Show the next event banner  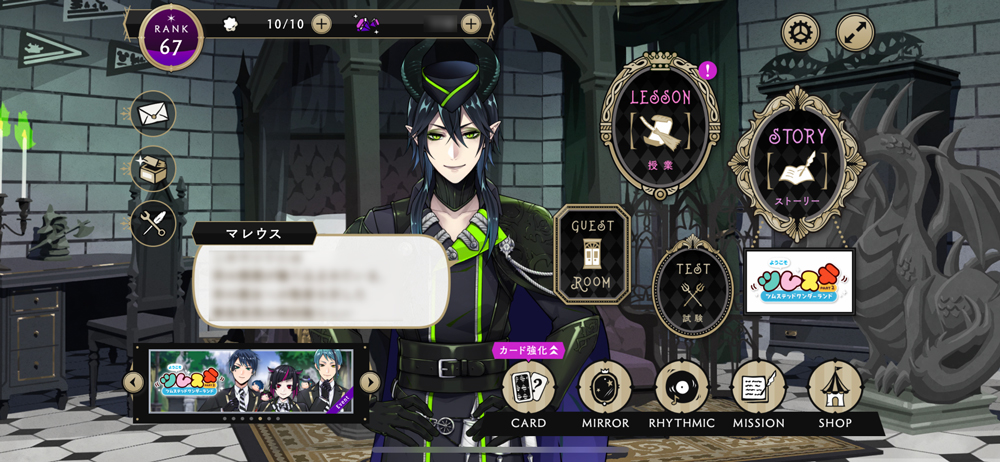(x=369, y=381)
